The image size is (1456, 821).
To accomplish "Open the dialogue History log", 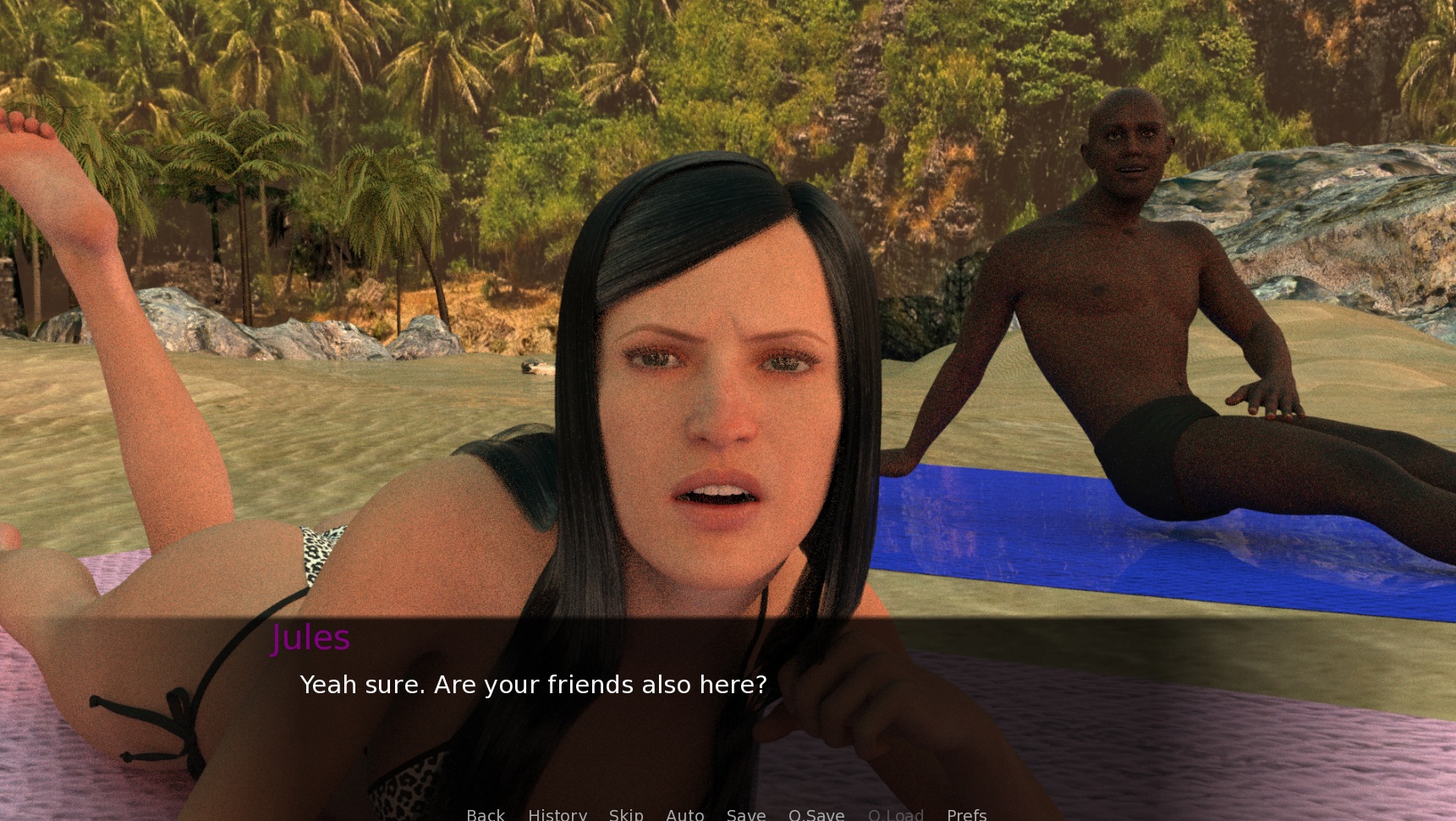I will coord(557,814).
